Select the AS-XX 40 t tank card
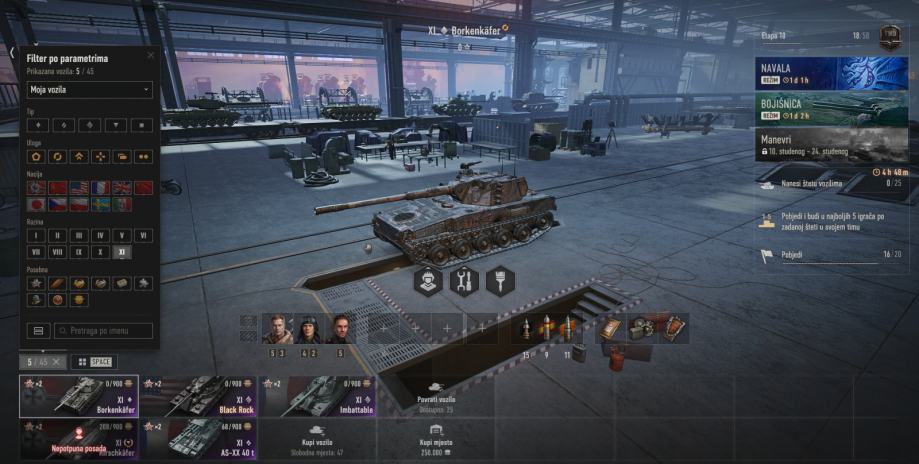This screenshot has height=464, width=919. (198, 440)
